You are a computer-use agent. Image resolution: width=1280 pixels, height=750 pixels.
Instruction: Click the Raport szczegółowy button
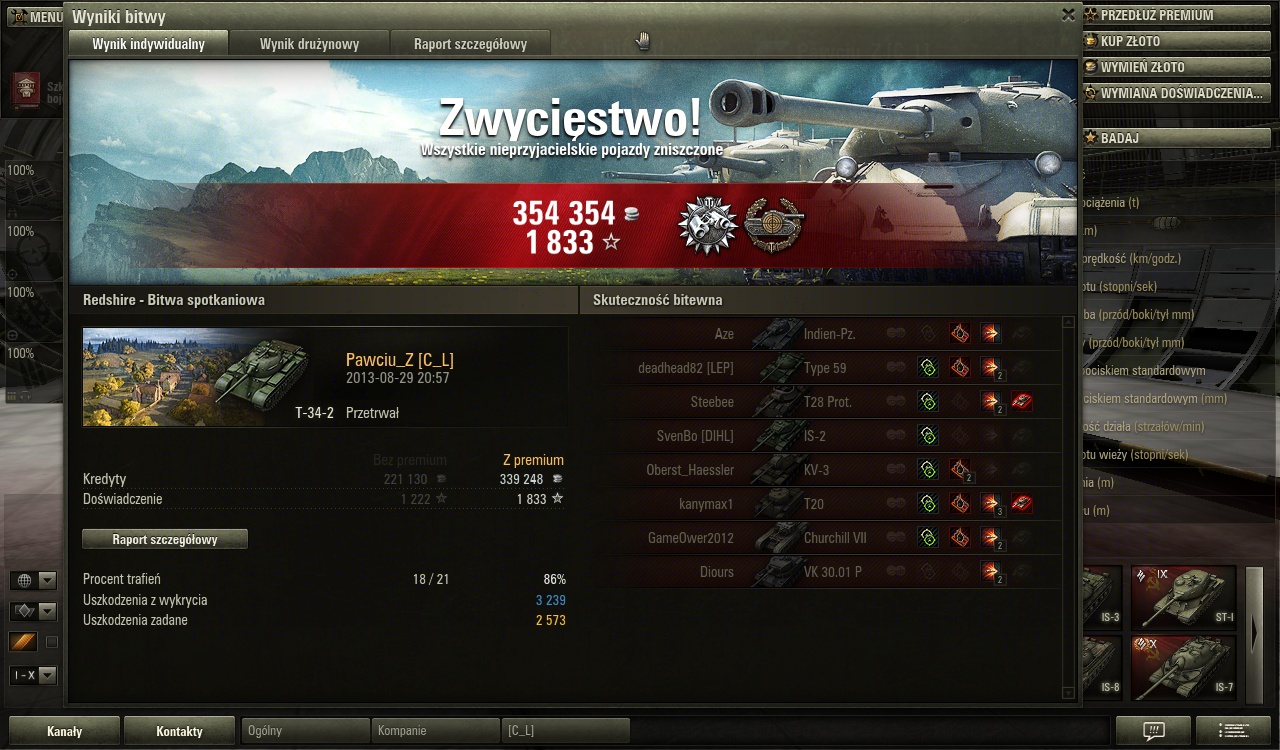pyautogui.click(x=165, y=539)
